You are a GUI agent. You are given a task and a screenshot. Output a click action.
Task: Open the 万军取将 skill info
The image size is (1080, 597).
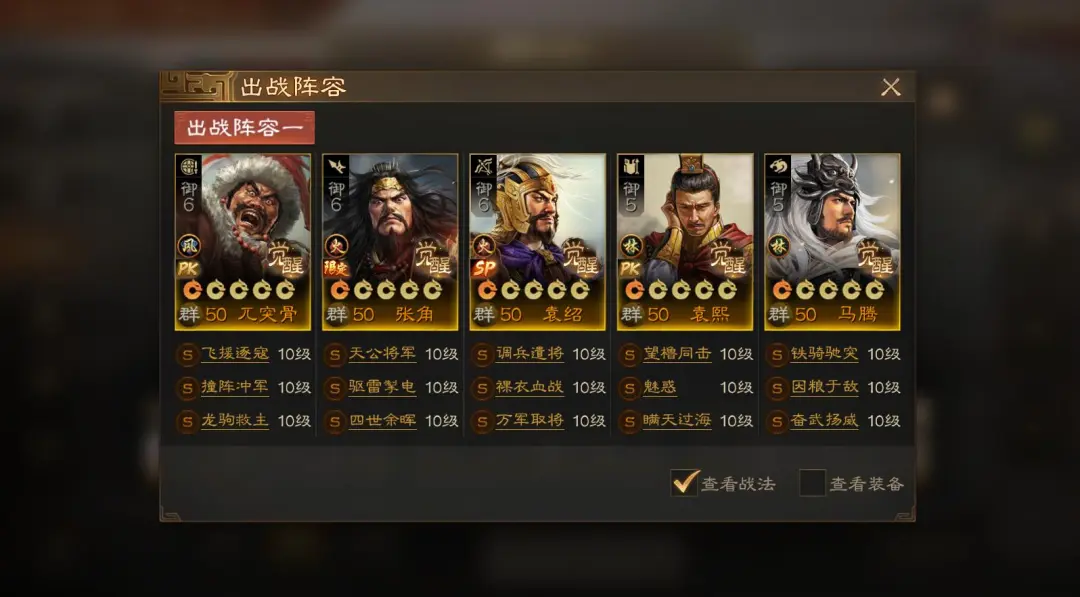pos(530,421)
